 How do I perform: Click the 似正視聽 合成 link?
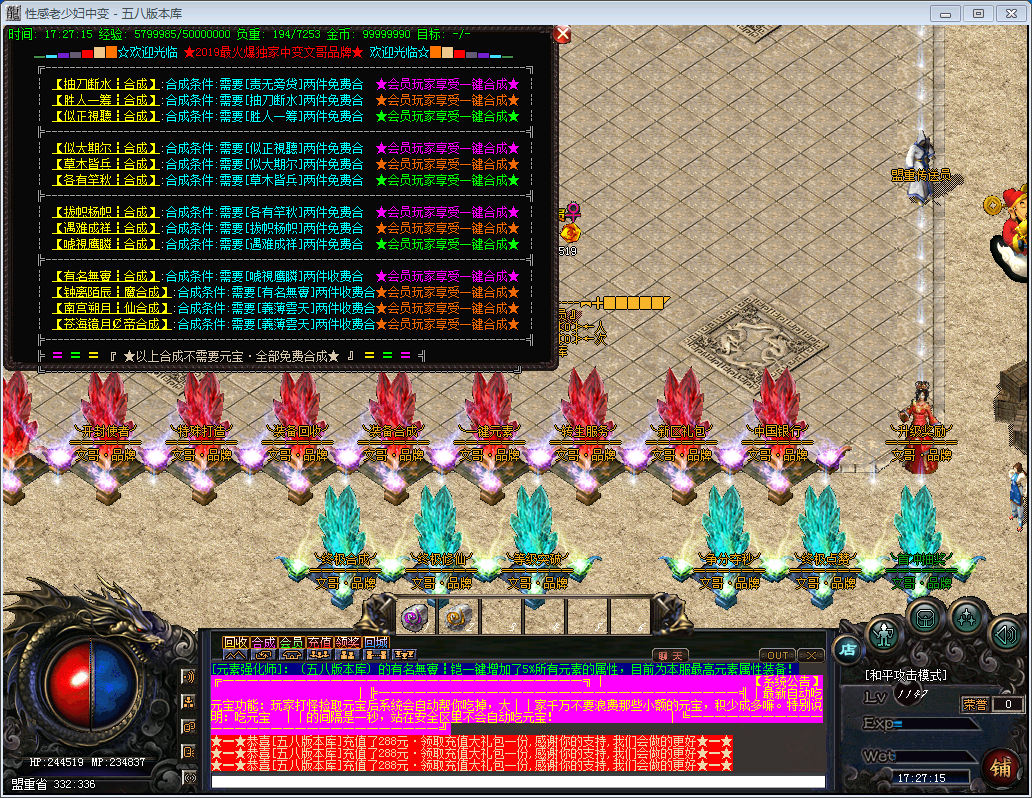[x=105, y=116]
